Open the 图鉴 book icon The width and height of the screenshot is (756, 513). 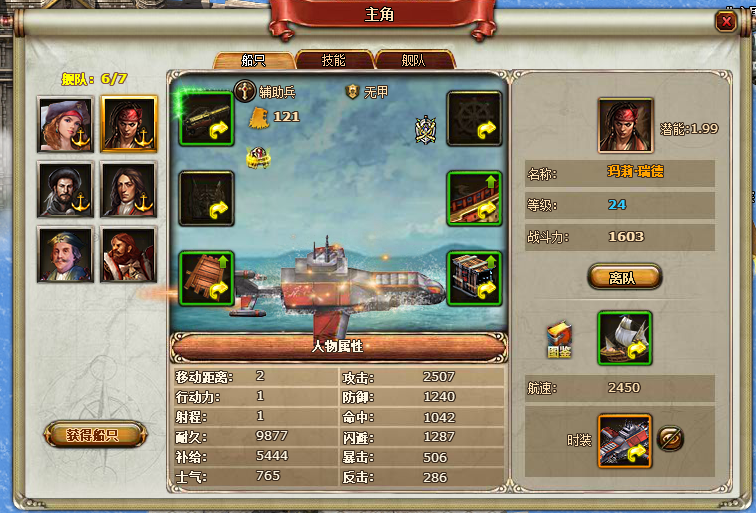click(559, 340)
